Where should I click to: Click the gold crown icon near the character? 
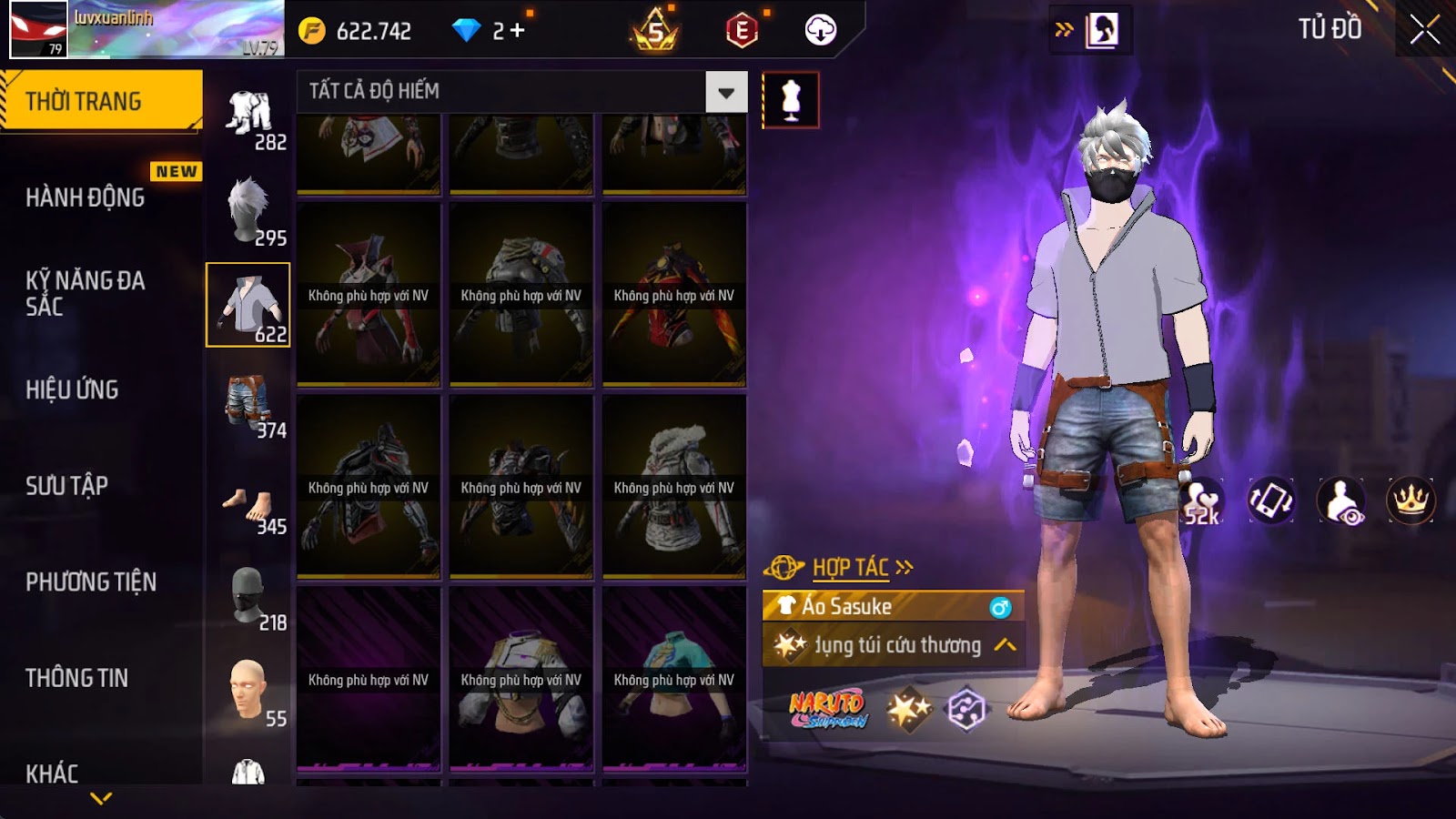(x=1410, y=500)
